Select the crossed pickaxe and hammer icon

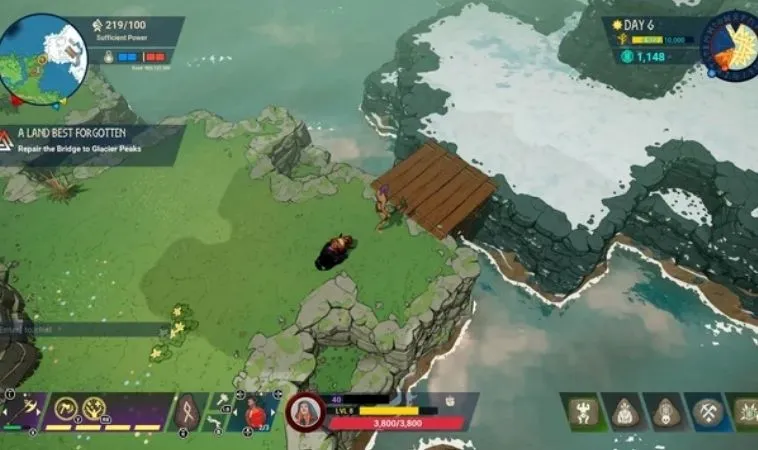[708, 412]
